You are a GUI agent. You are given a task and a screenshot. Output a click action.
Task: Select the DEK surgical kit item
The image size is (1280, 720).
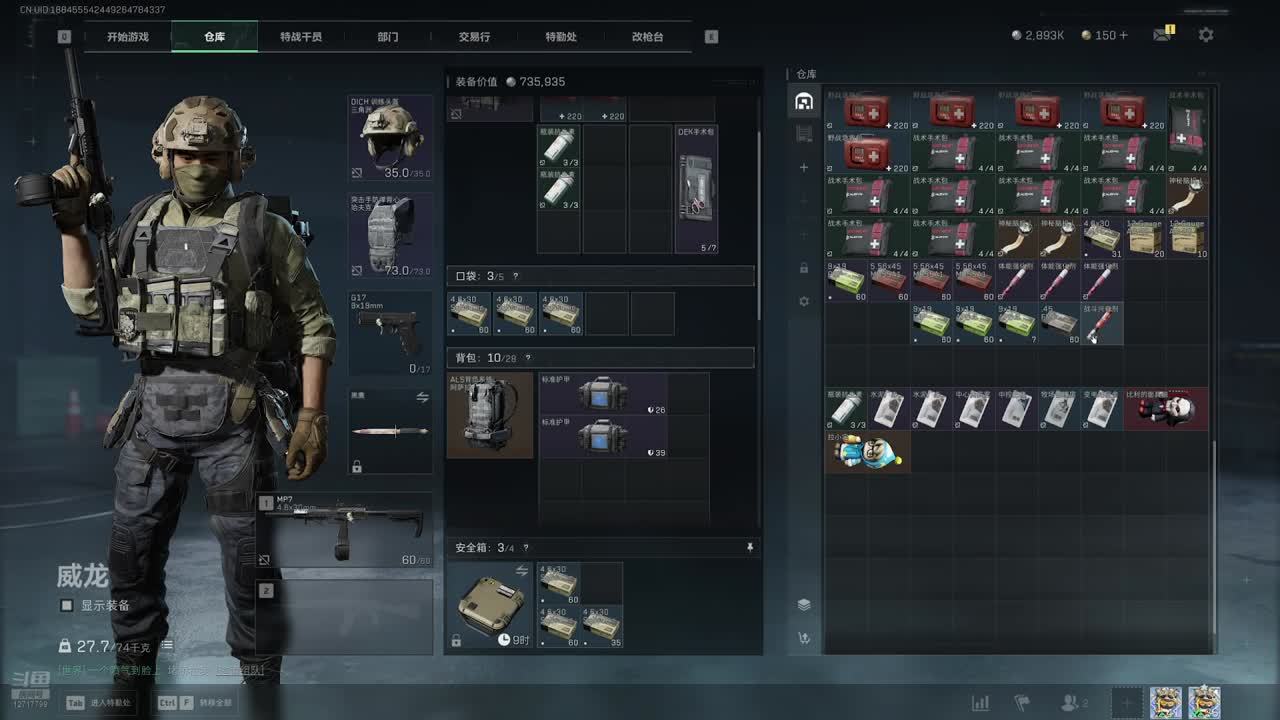tap(696, 189)
